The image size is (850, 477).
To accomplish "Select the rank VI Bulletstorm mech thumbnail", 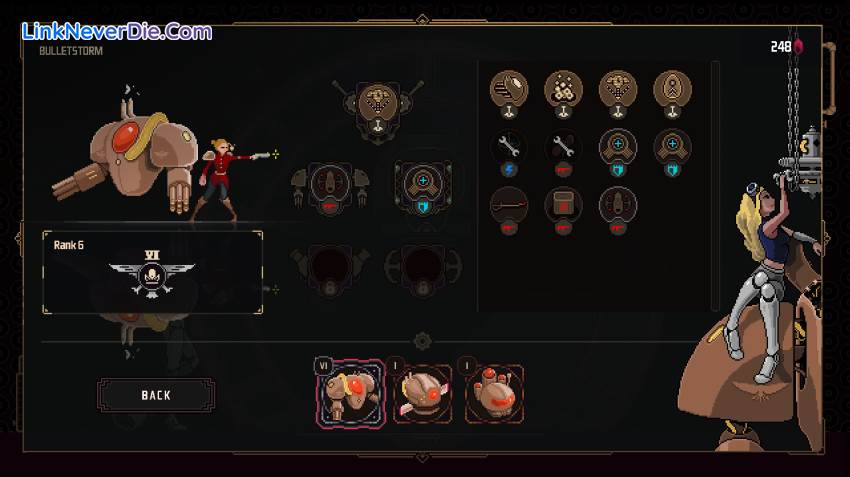I will (x=350, y=392).
